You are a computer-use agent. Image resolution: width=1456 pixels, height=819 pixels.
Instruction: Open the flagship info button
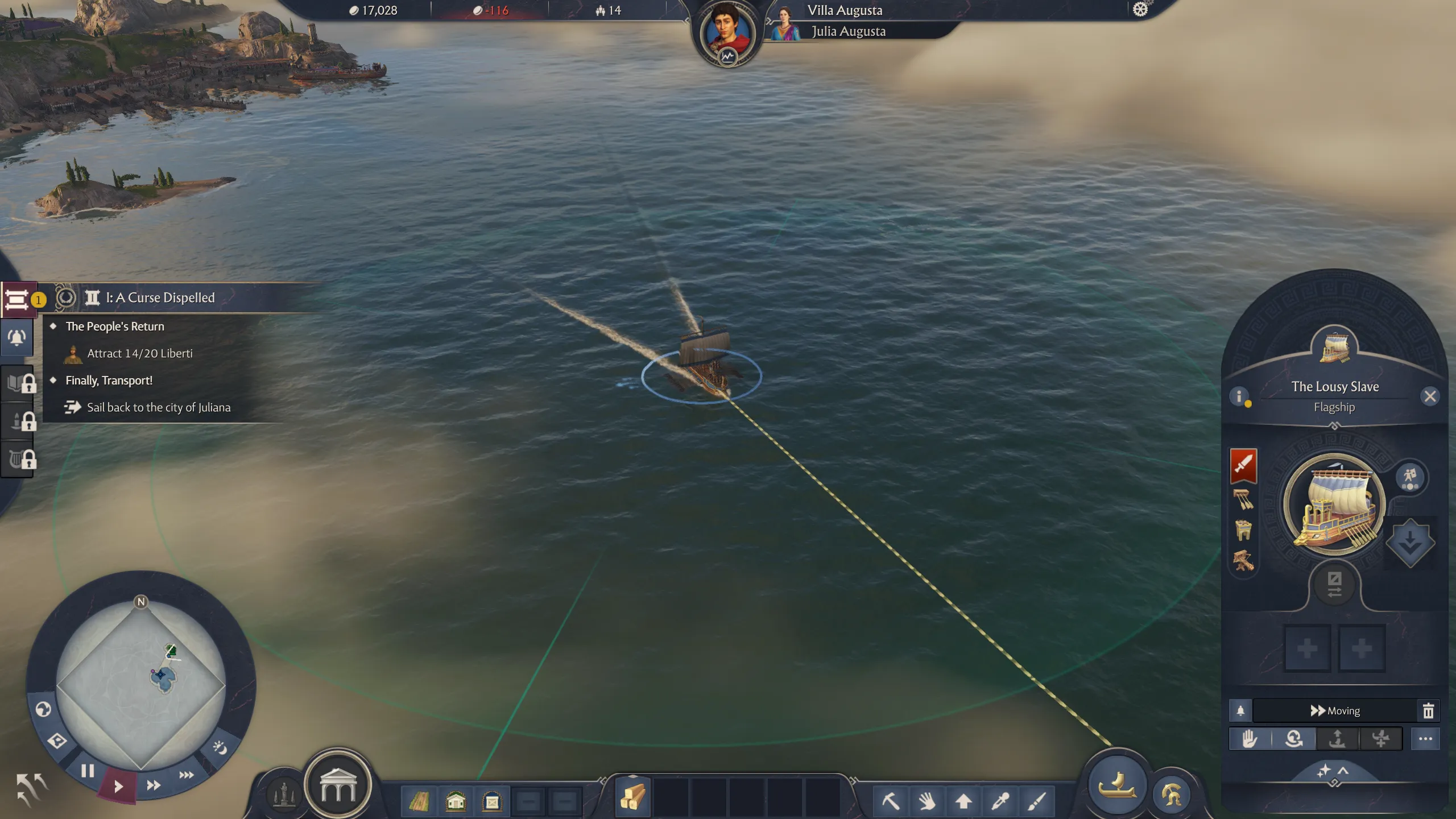pos(1239,396)
